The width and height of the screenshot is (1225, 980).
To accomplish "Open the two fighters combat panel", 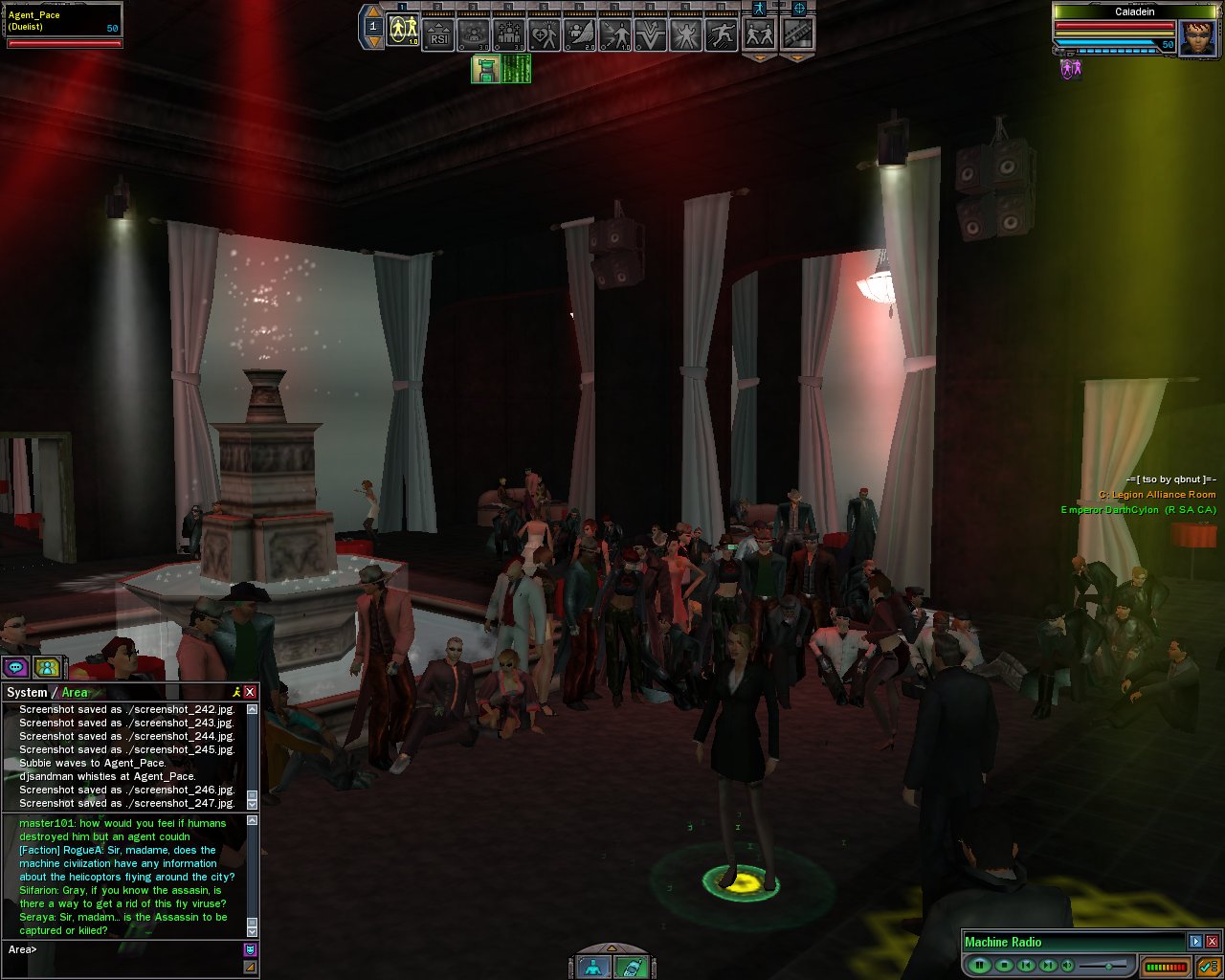I will coord(760,34).
